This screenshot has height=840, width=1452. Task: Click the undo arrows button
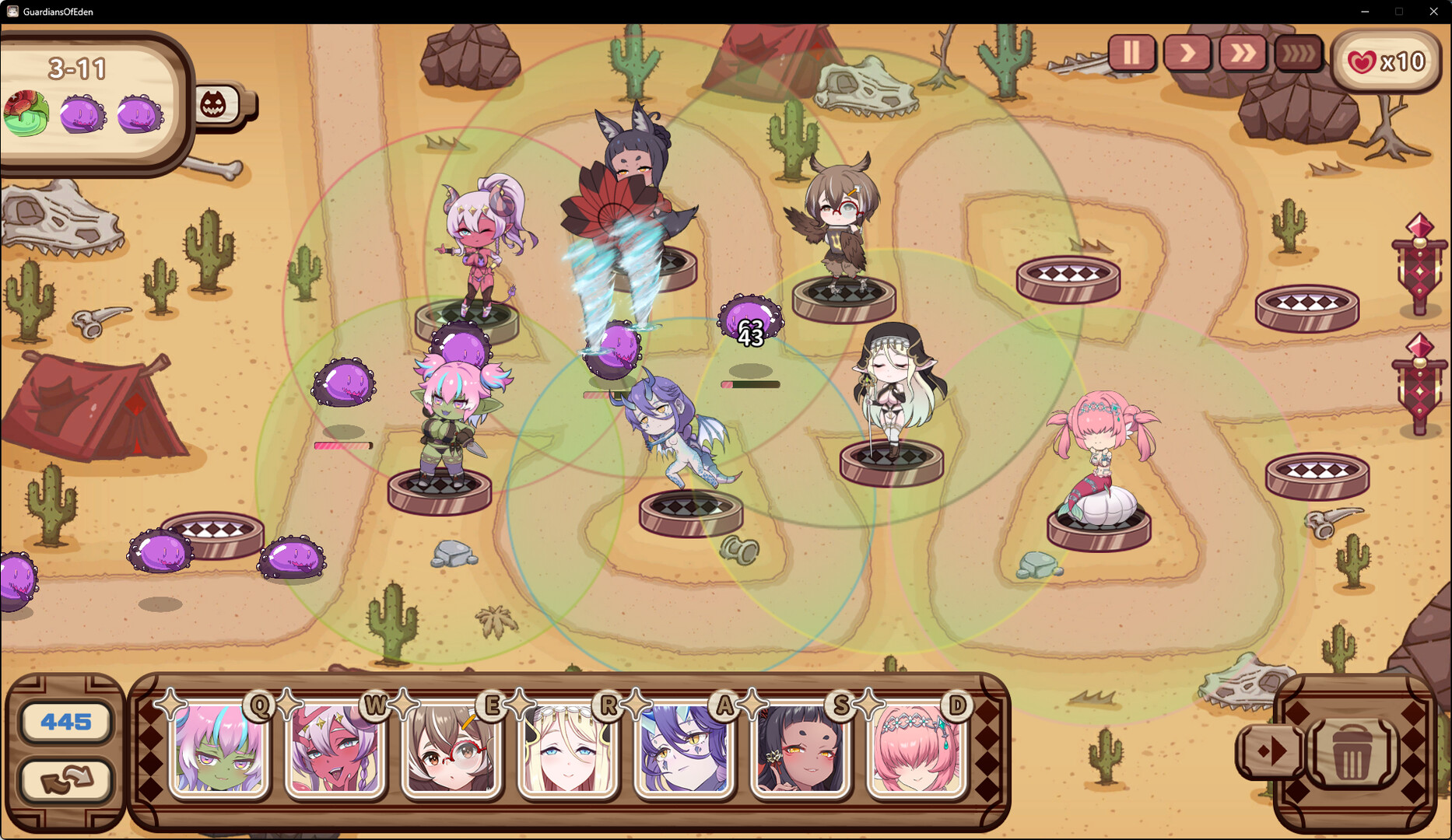pyautogui.click(x=67, y=782)
